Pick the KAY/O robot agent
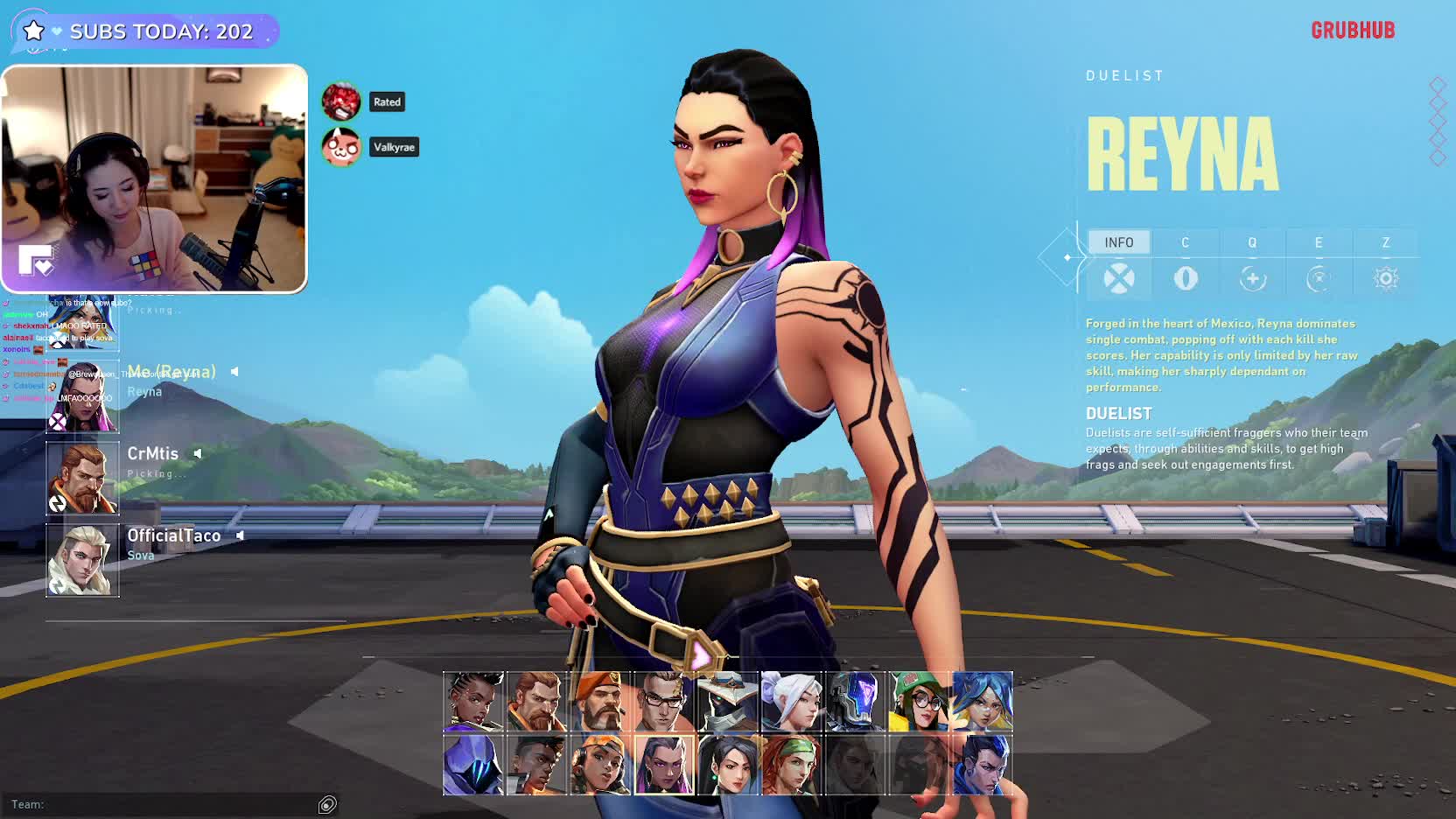The image size is (1456, 819). click(x=855, y=702)
